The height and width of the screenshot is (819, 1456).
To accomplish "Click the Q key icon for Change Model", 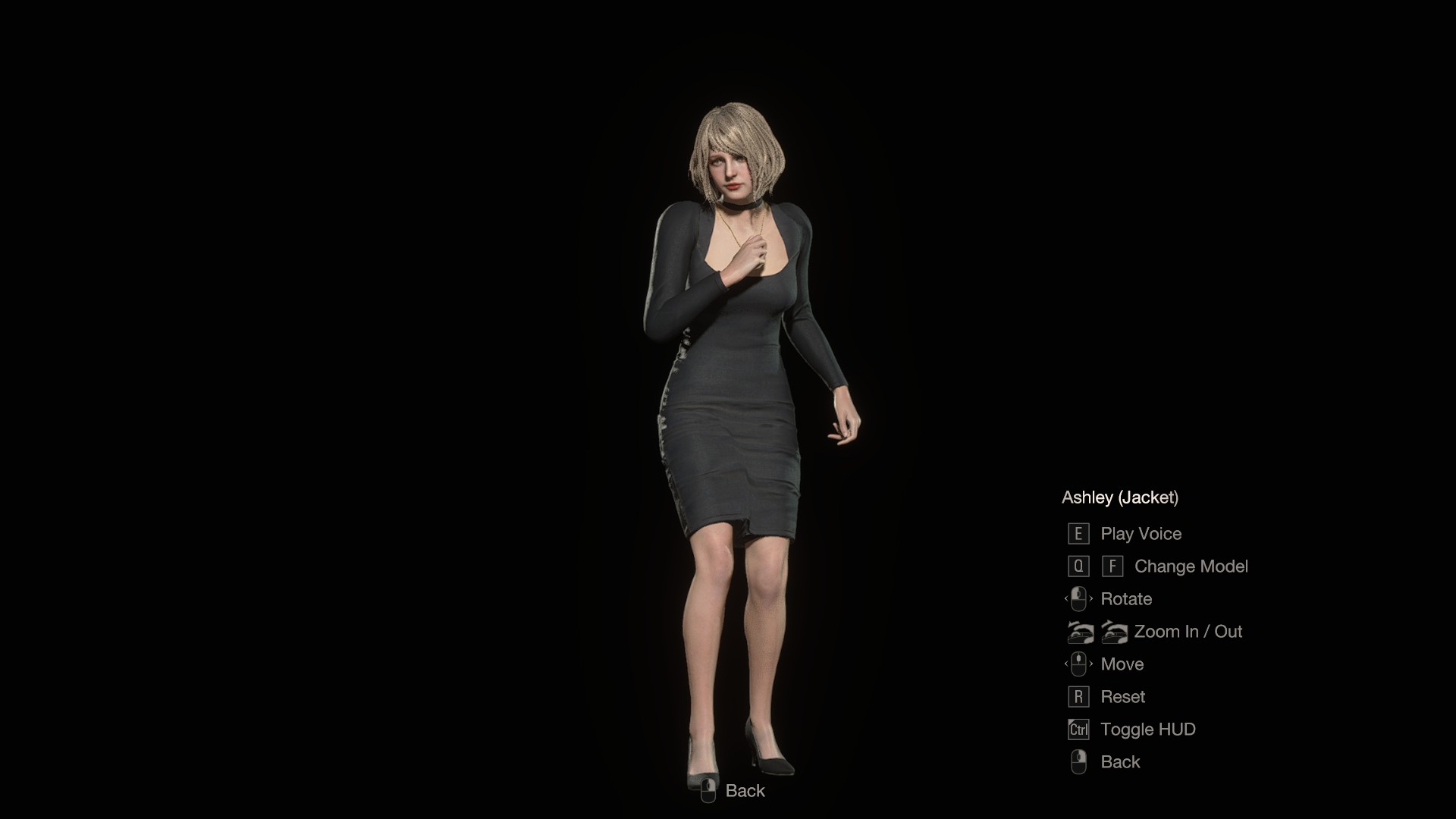I will [1079, 566].
